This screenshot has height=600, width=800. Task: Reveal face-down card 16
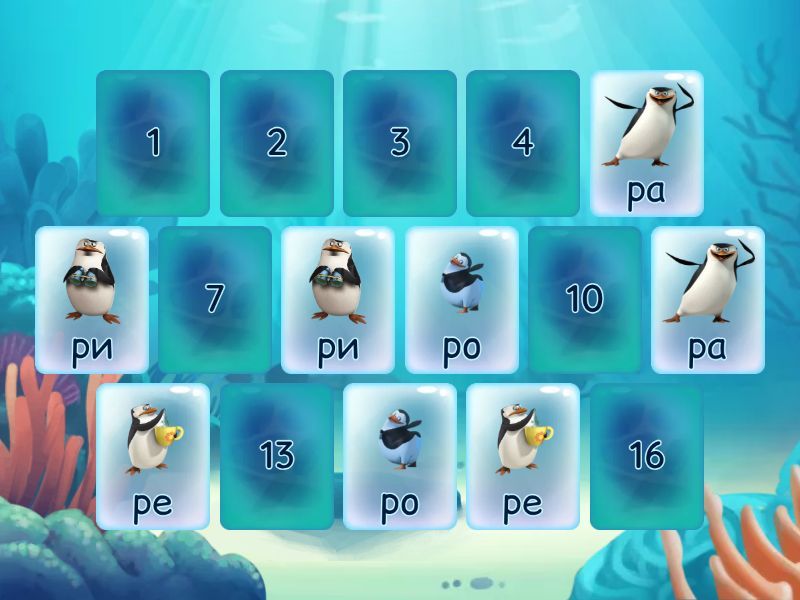(646, 456)
